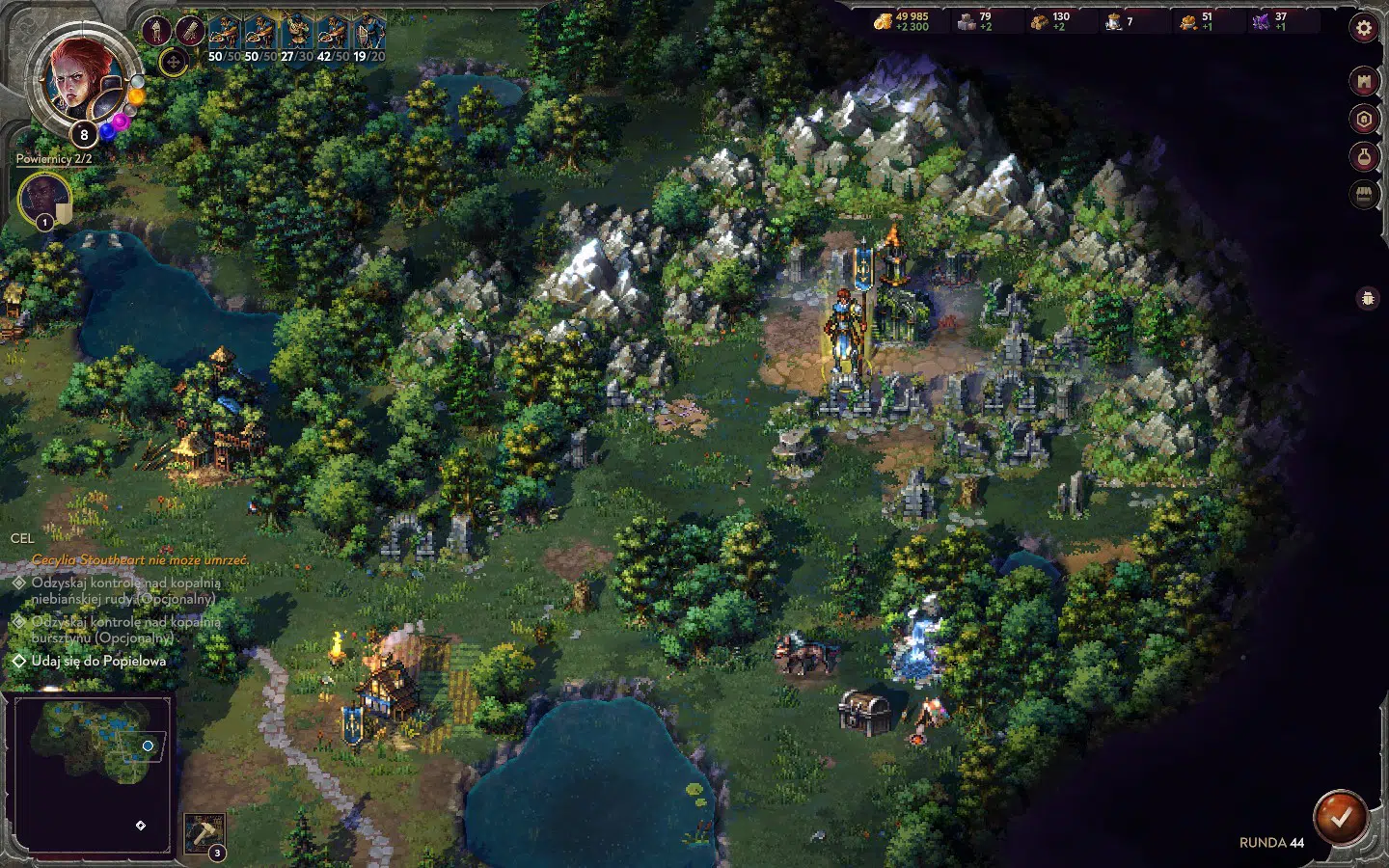Click the bug report beetle icon
The height and width of the screenshot is (868, 1389).
[x=1367, y=299]
